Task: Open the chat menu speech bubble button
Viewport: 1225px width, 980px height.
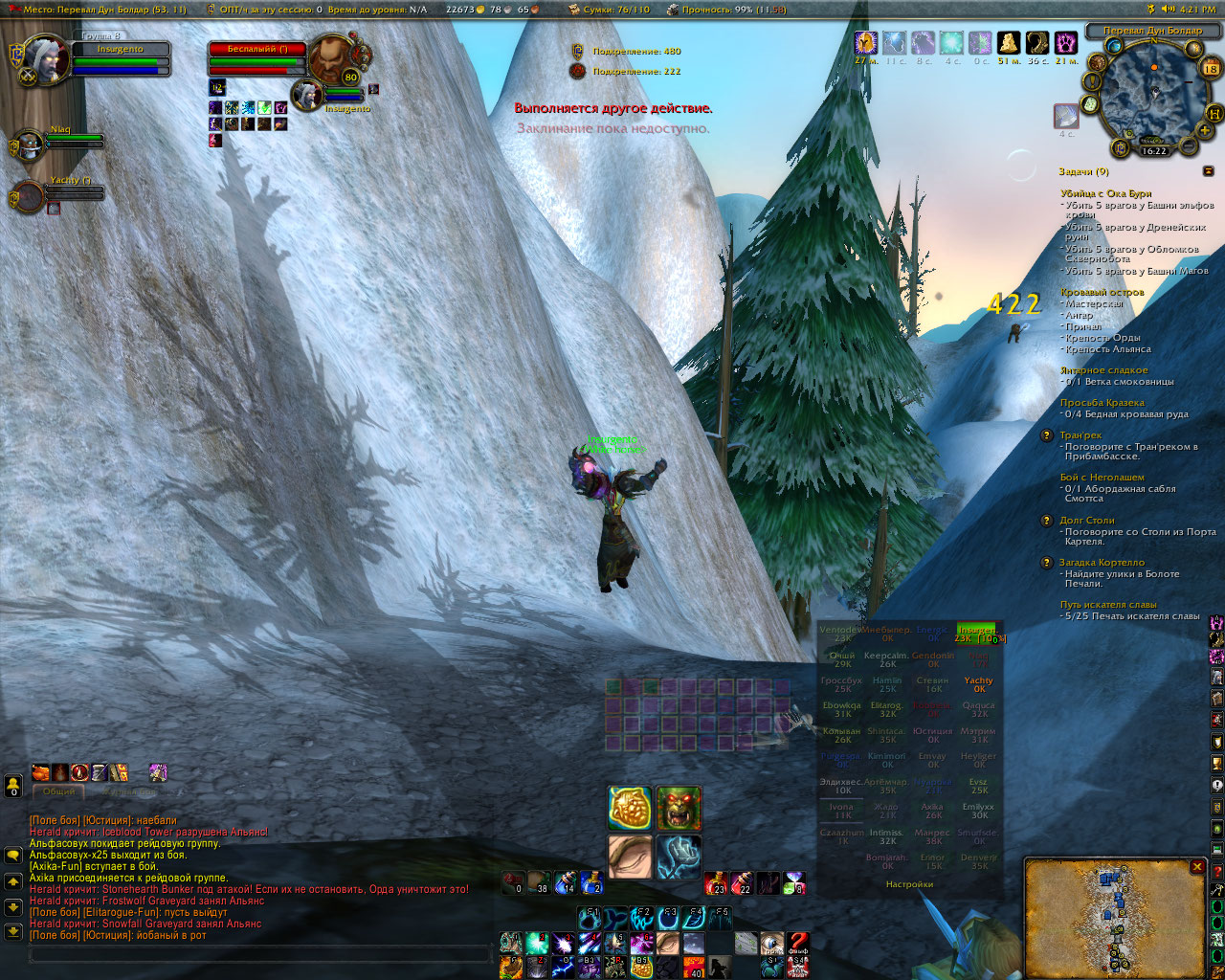Action: (x=13, y=855)
